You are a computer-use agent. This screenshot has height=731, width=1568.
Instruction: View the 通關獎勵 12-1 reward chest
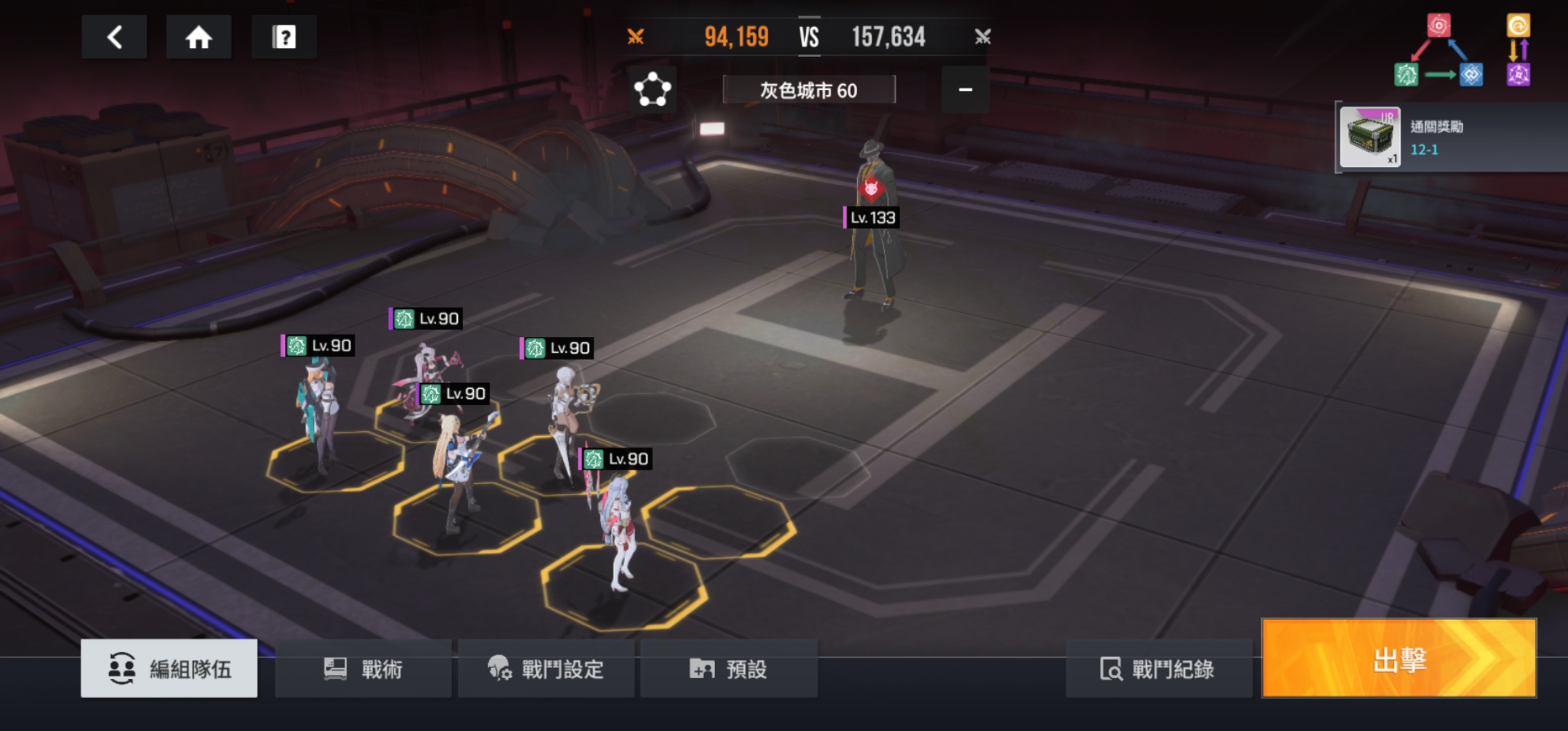[1370, 137]
